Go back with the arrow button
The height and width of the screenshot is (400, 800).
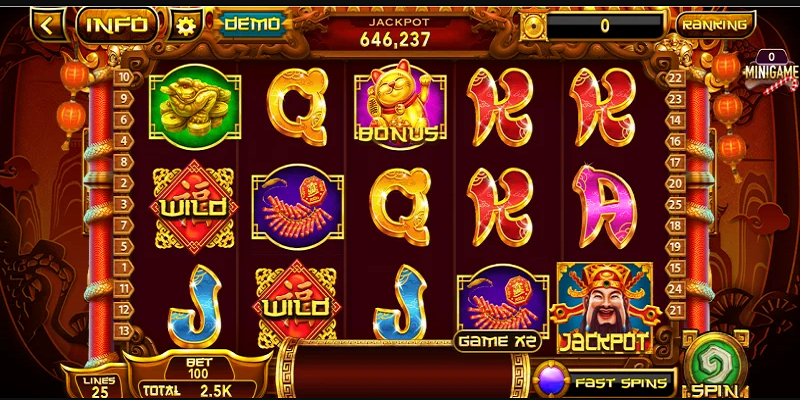[47, 23]
